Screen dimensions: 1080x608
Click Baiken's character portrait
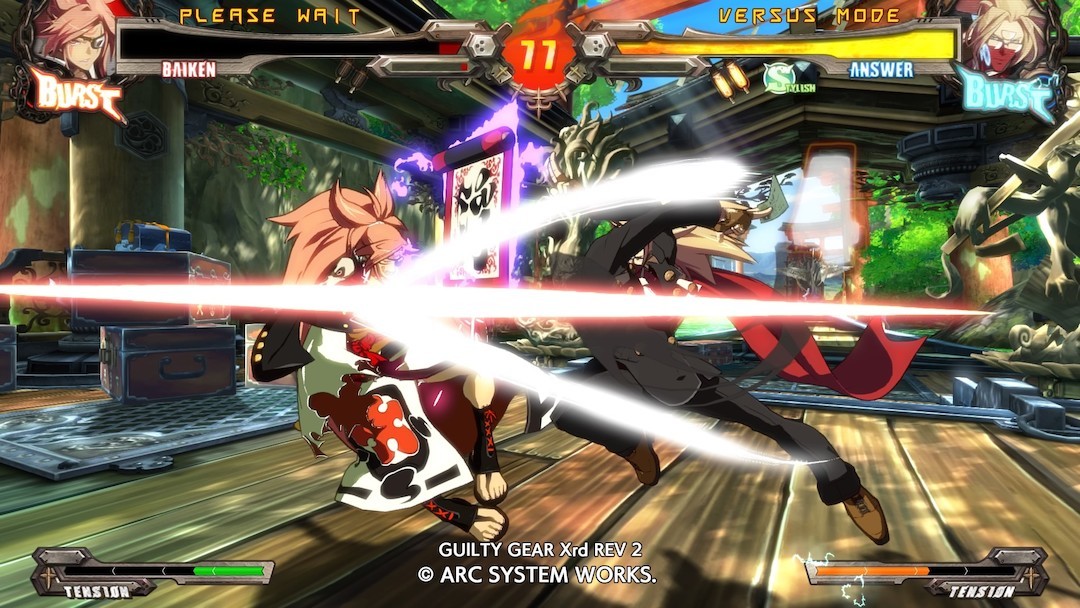tap(70, 38)
